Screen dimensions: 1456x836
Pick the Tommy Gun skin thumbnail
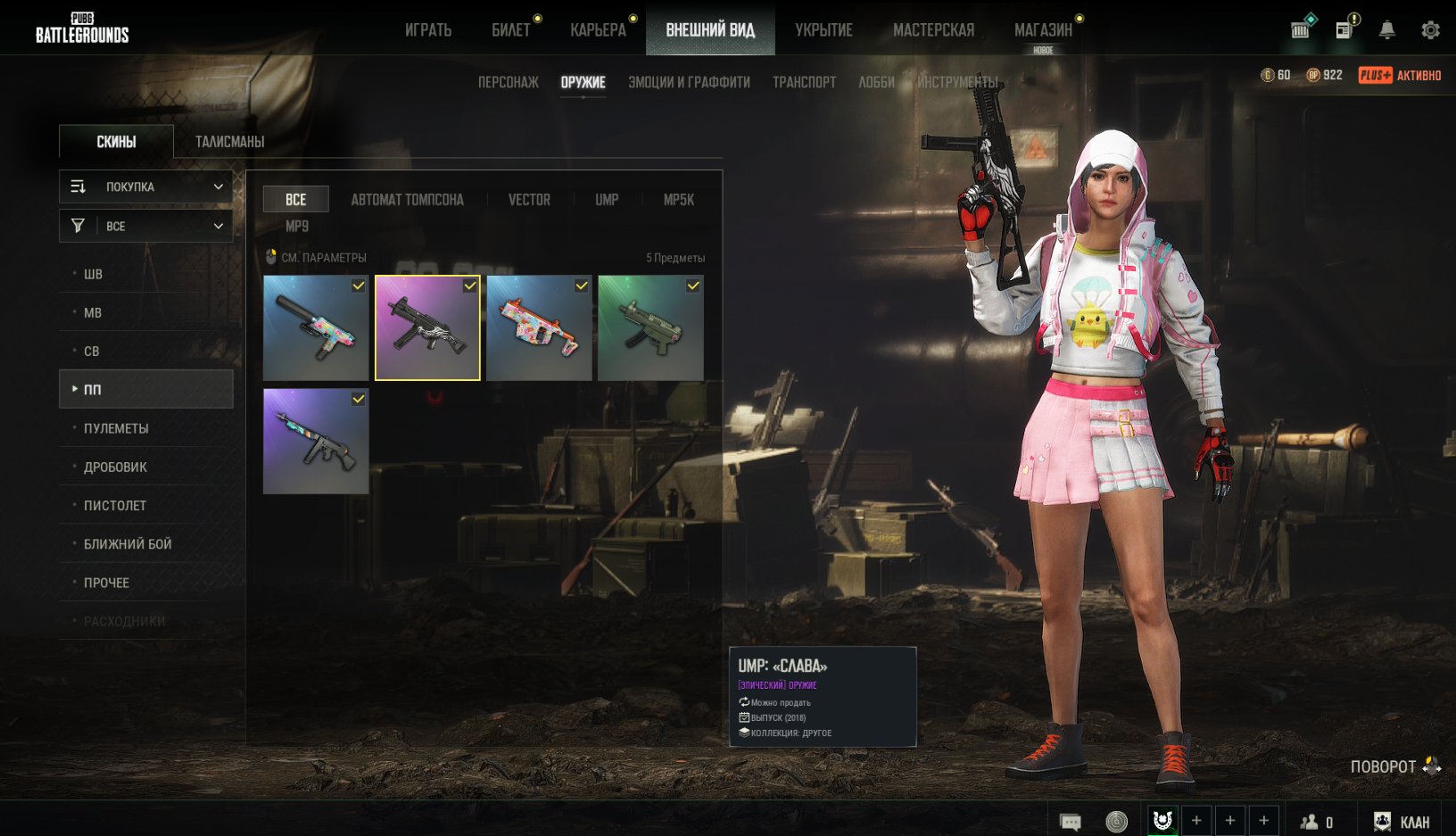(x=316, y=441)
